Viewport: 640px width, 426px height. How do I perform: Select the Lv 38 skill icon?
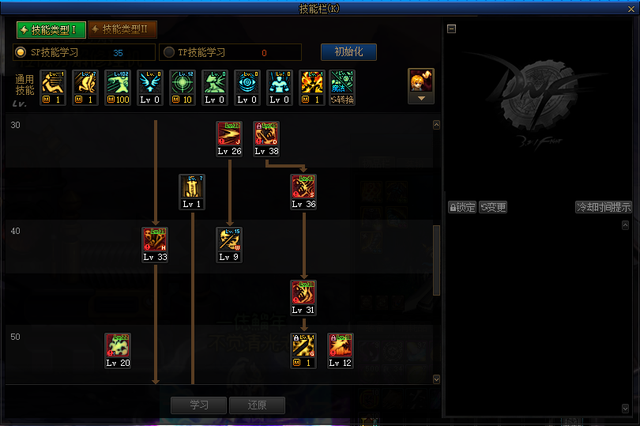(266, 134)
